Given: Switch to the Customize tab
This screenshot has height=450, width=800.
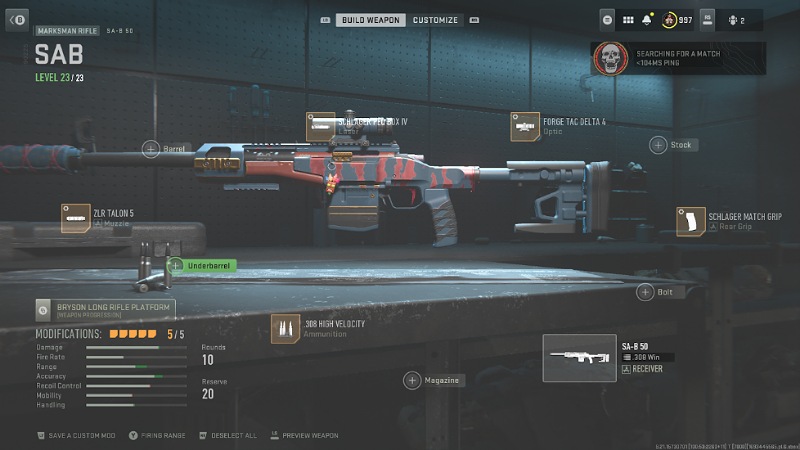Looking at the screenshot, I should coord(435,20).
